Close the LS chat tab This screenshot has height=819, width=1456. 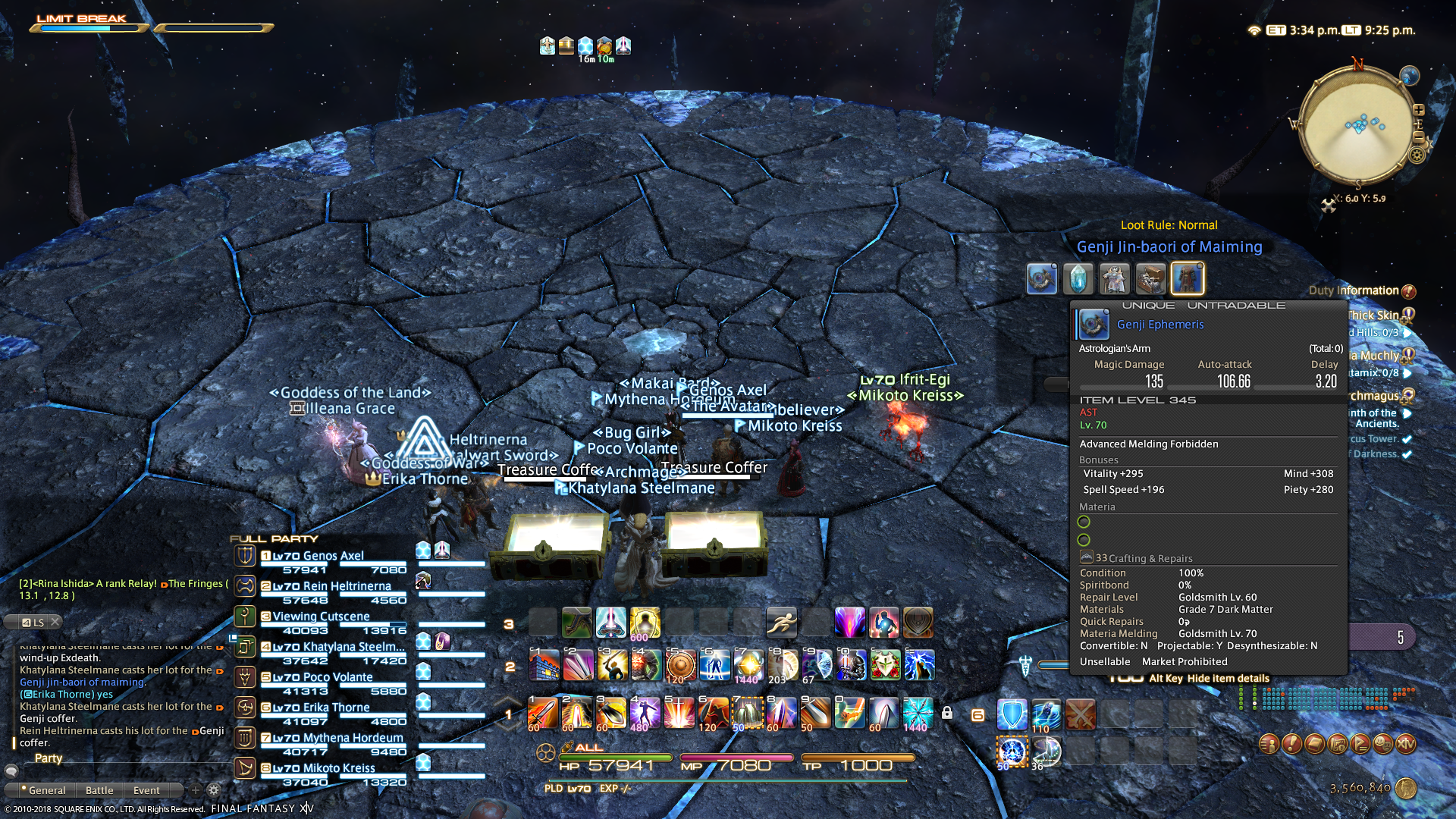tap(55, 622)
